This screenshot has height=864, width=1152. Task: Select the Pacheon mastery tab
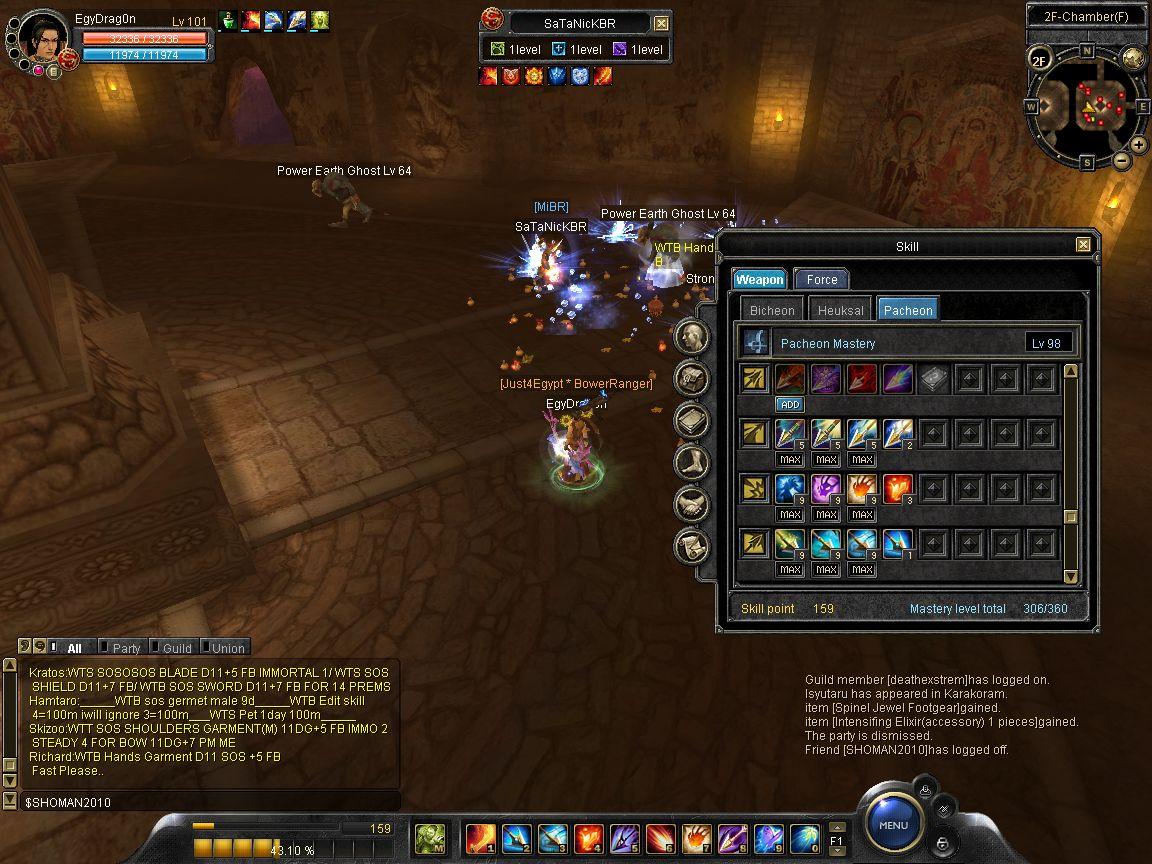point(908,310)
